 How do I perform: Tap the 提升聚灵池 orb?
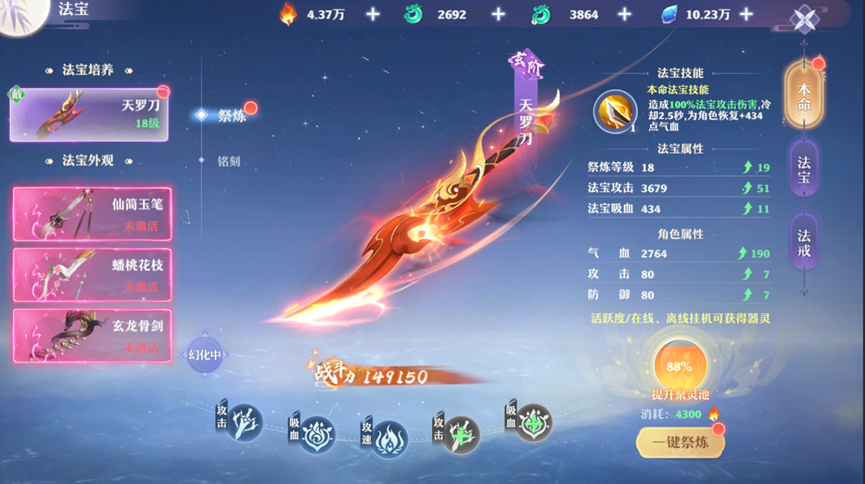pos(679,367)
